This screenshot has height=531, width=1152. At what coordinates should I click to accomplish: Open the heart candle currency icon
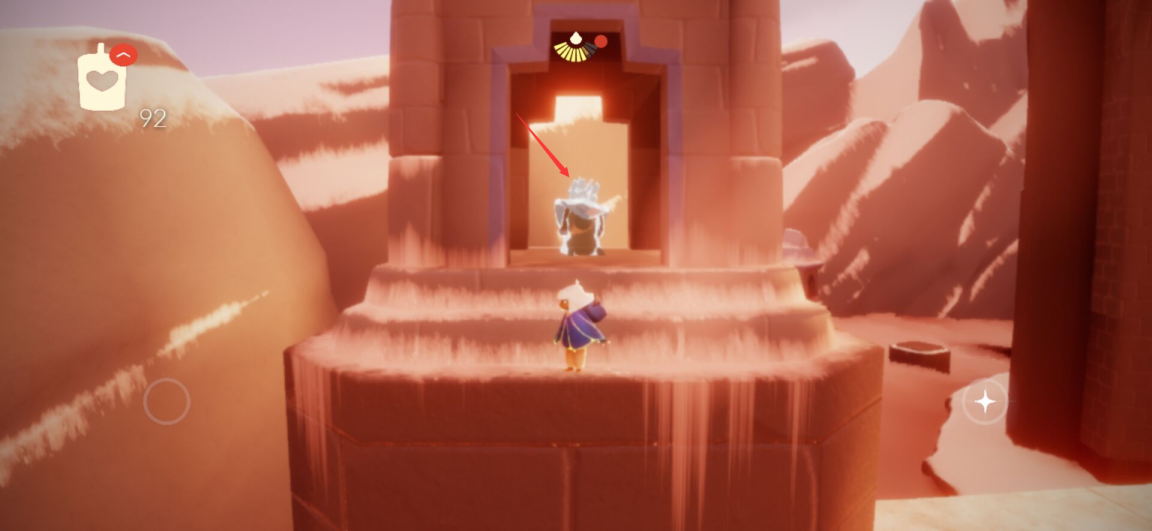pos(102,82)
